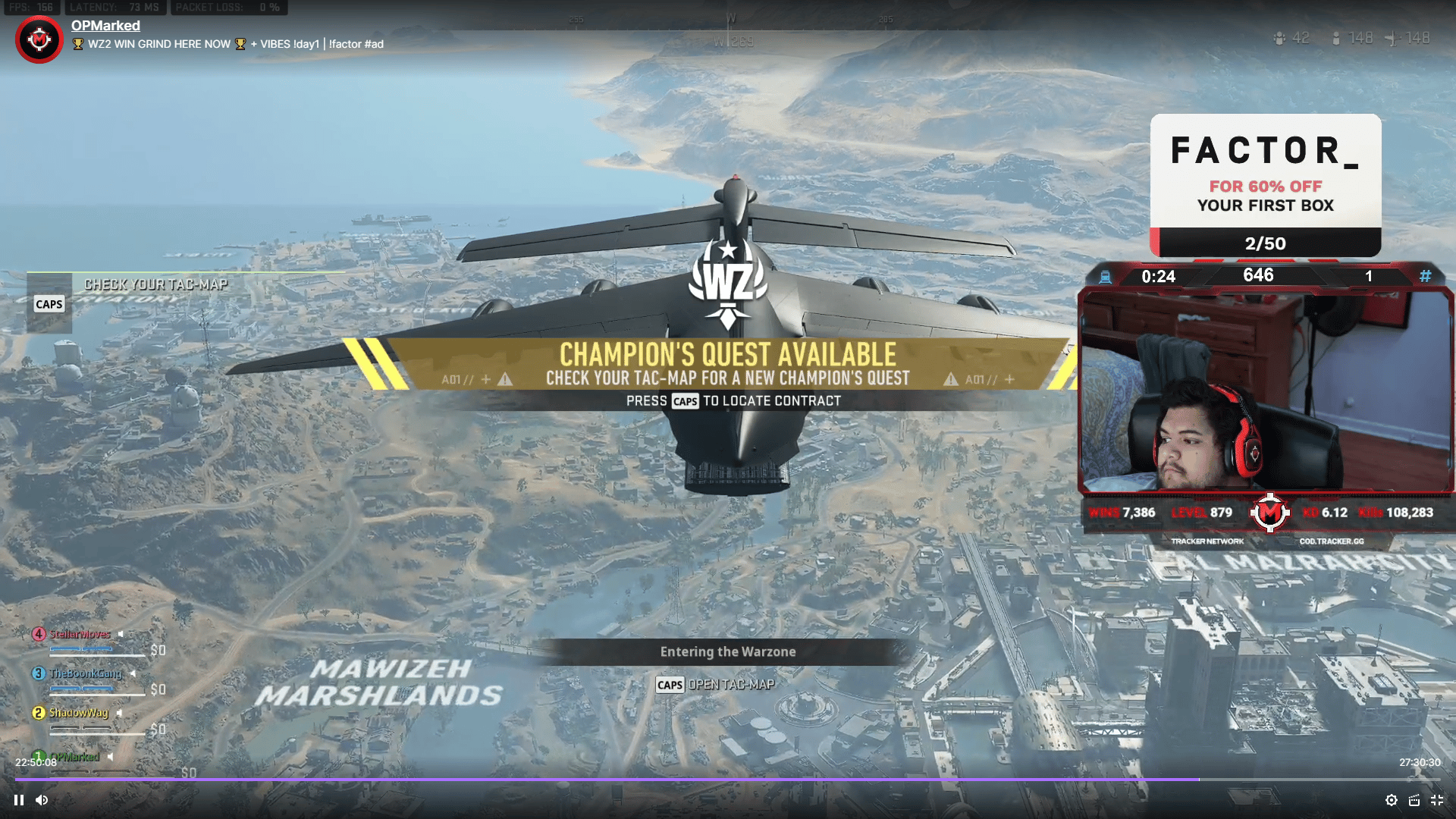Click the red M emblem between the stats
1456x819 pixels.
click(1269, 513)
